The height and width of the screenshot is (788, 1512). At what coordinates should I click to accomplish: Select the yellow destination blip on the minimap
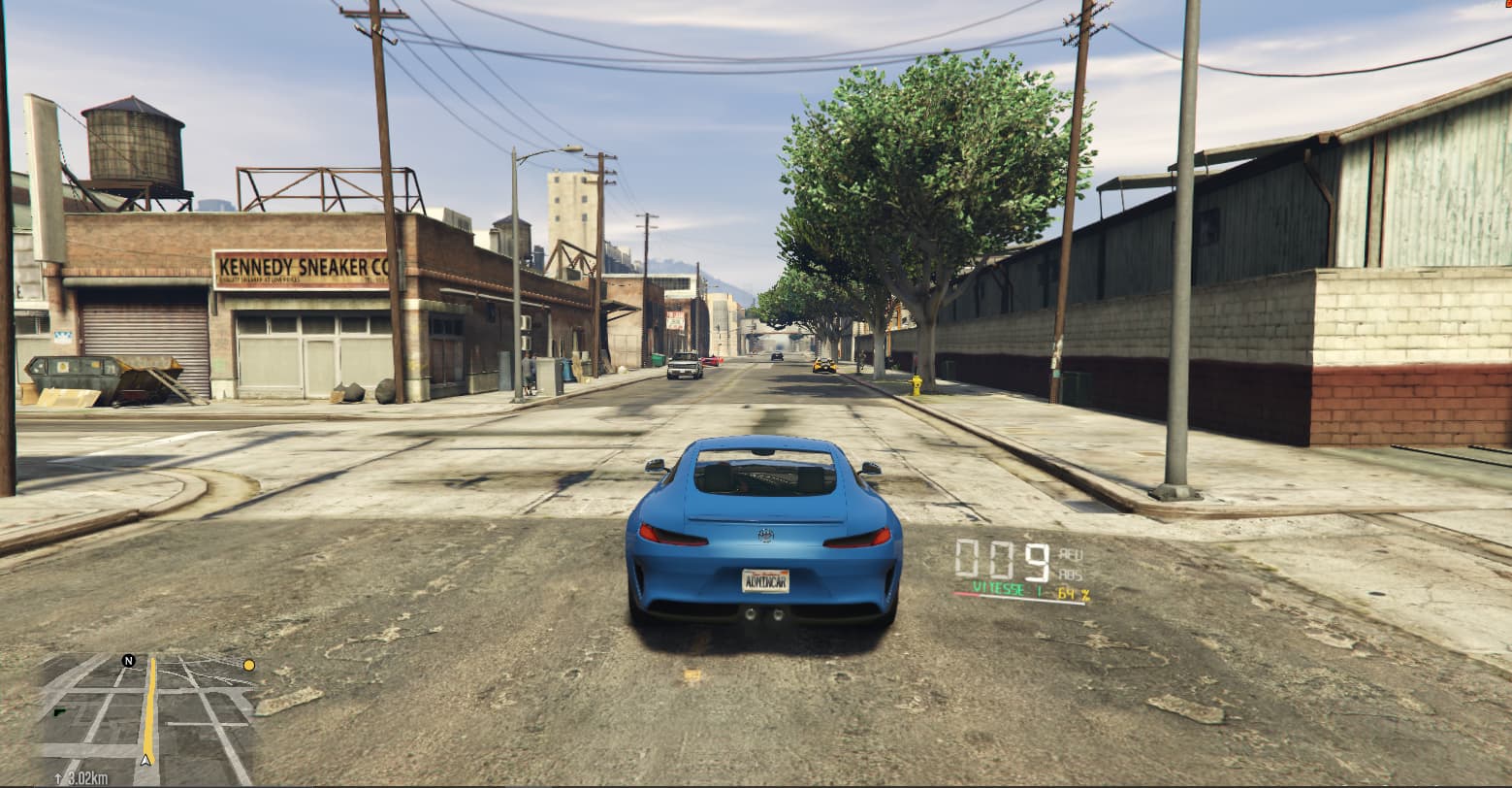point(249,665)
